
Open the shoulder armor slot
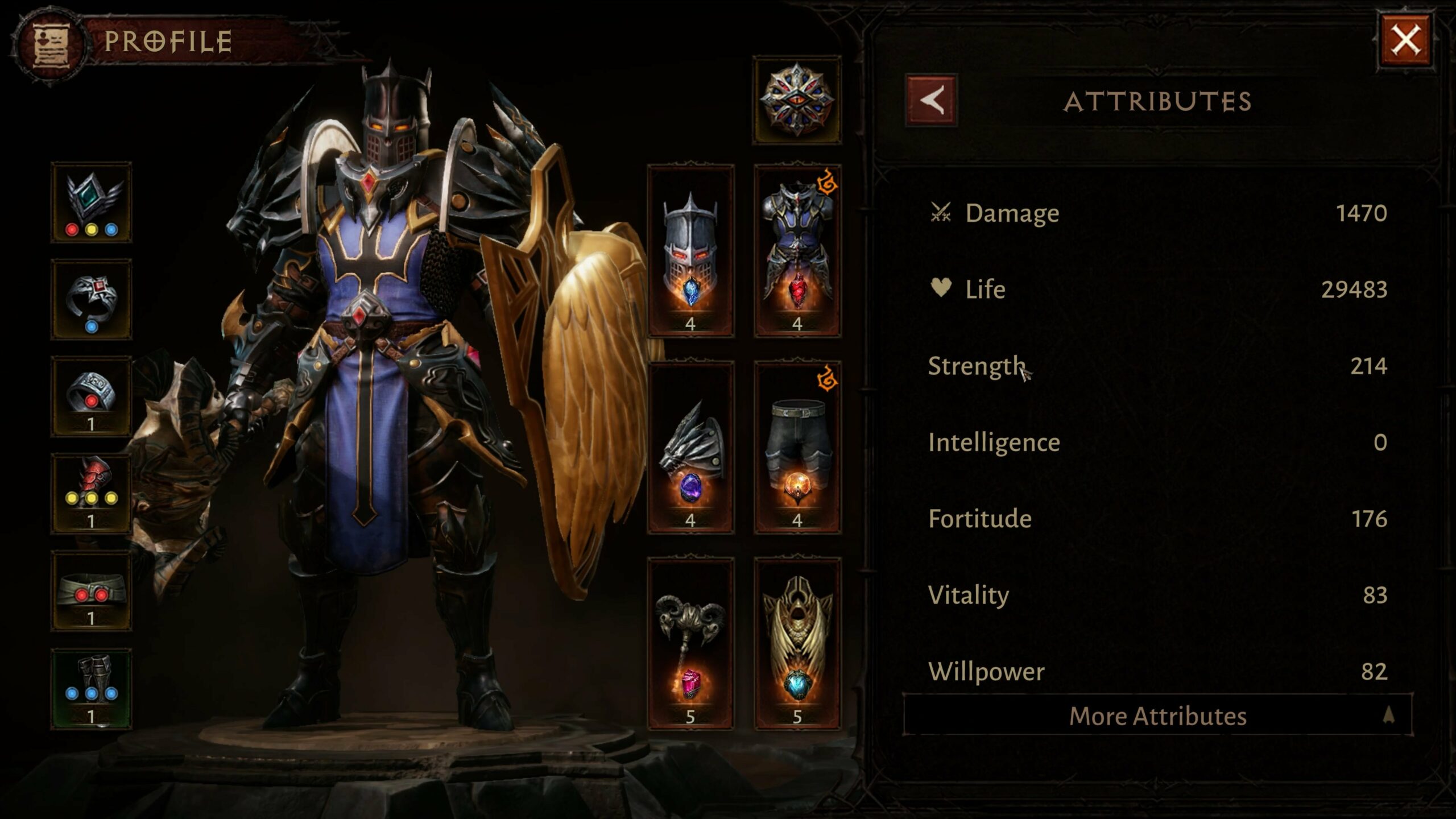click(690, 448)
